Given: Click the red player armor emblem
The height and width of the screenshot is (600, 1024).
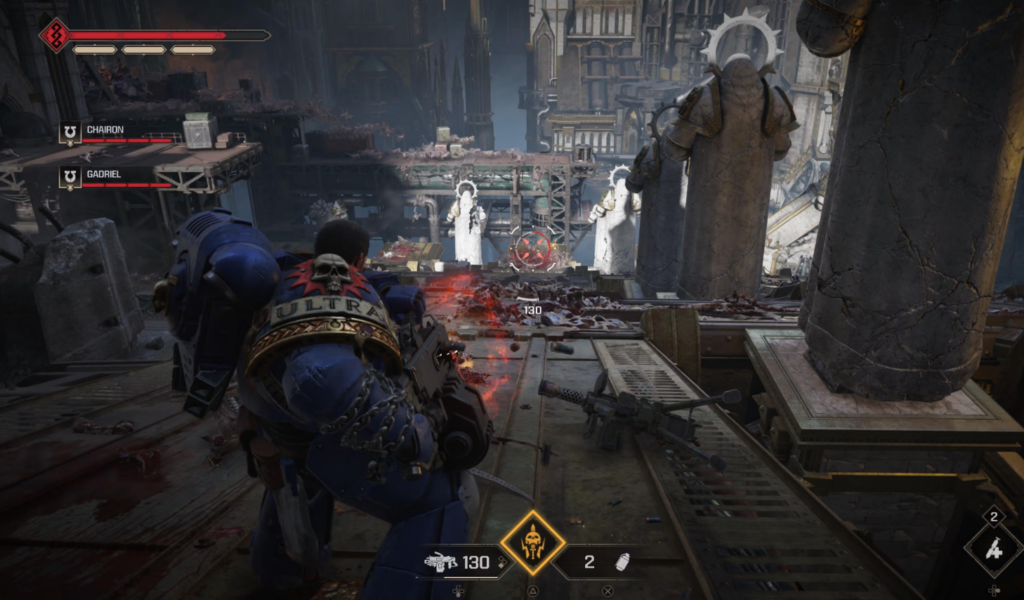Looking at the screenshot, I should [x=54, y=35].
